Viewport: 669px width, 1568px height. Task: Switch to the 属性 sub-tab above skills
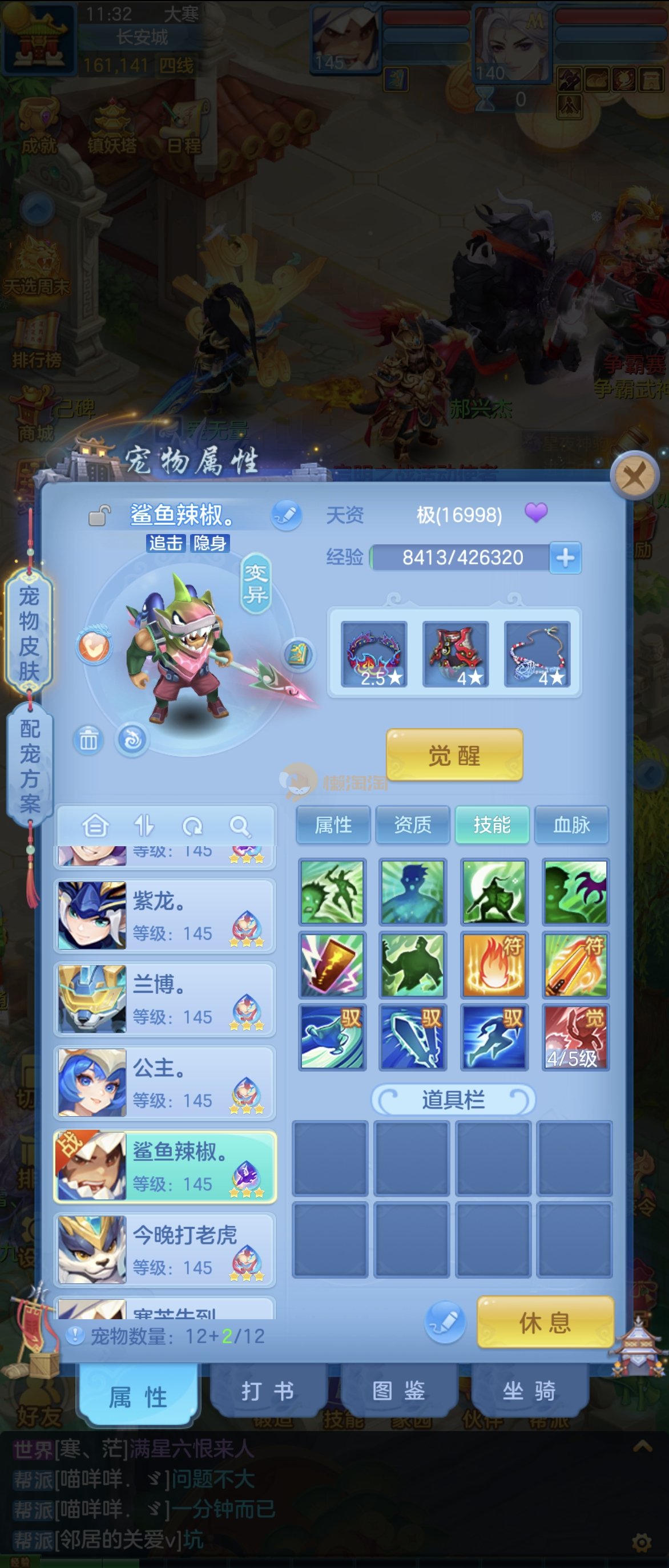[x=333, y=825]
